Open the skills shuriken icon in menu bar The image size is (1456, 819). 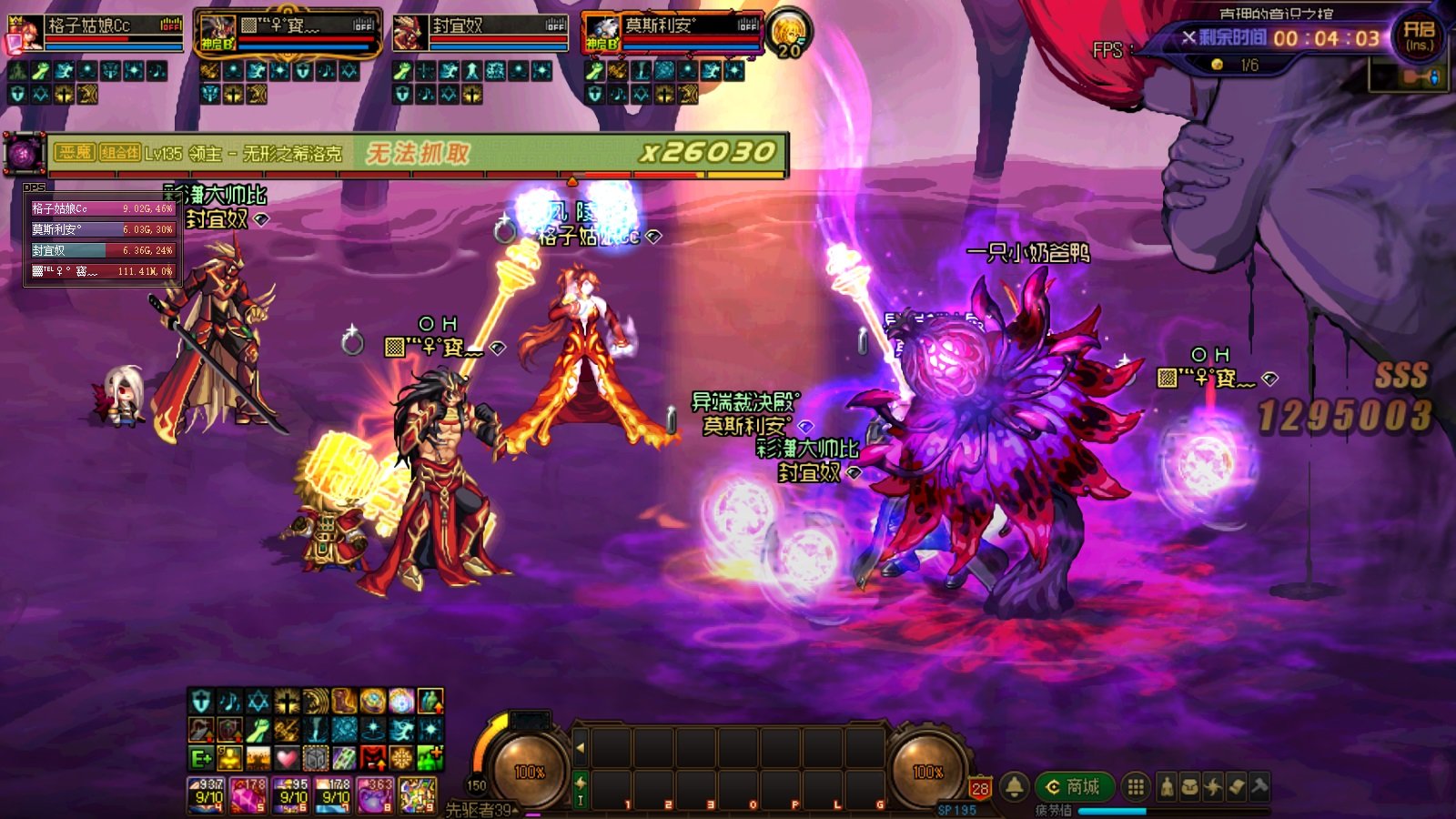1214,787
